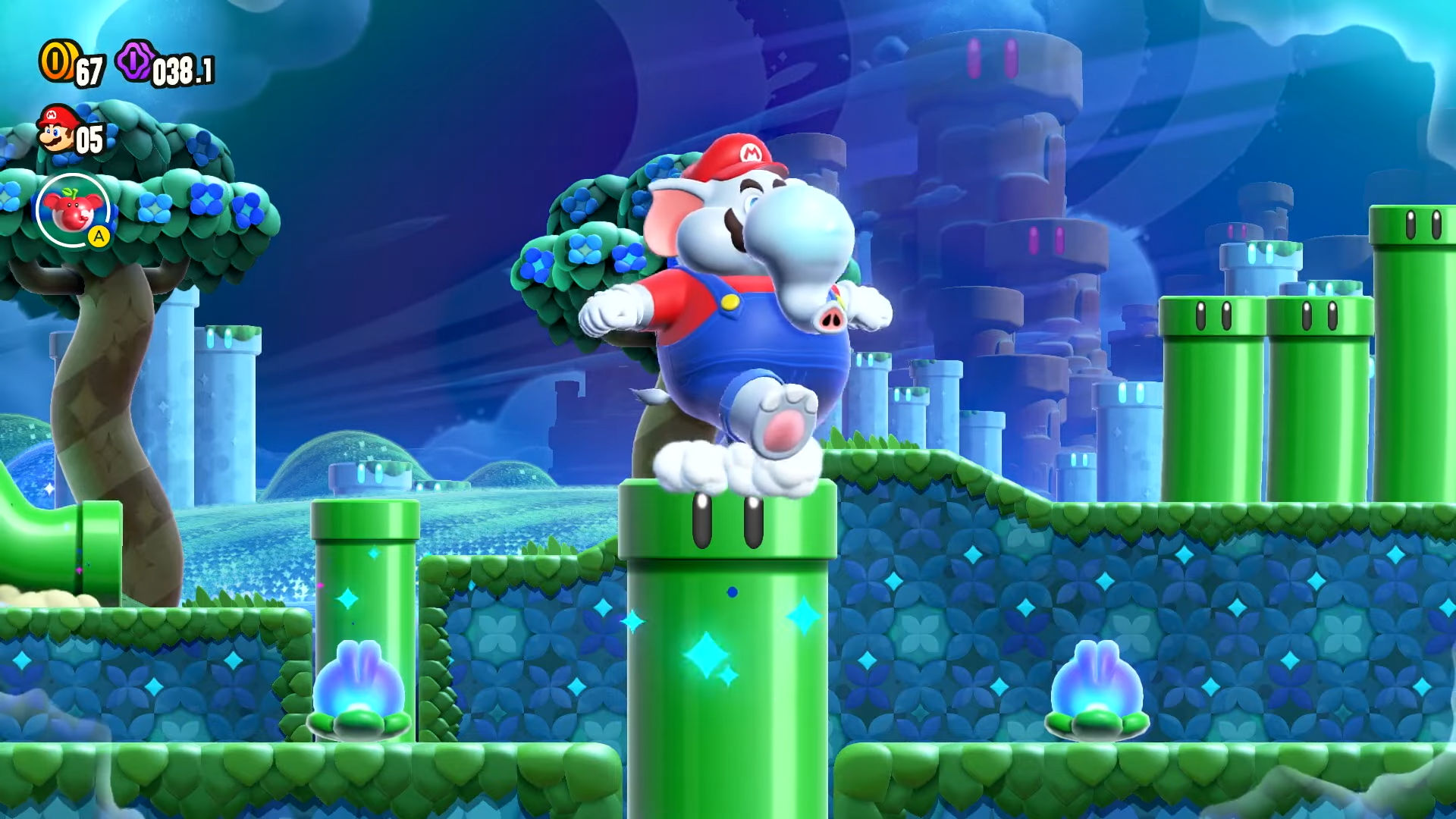Click the lives counter showing 05
The width and height of the screenshot is (1456, 819).
coord(91,136)
